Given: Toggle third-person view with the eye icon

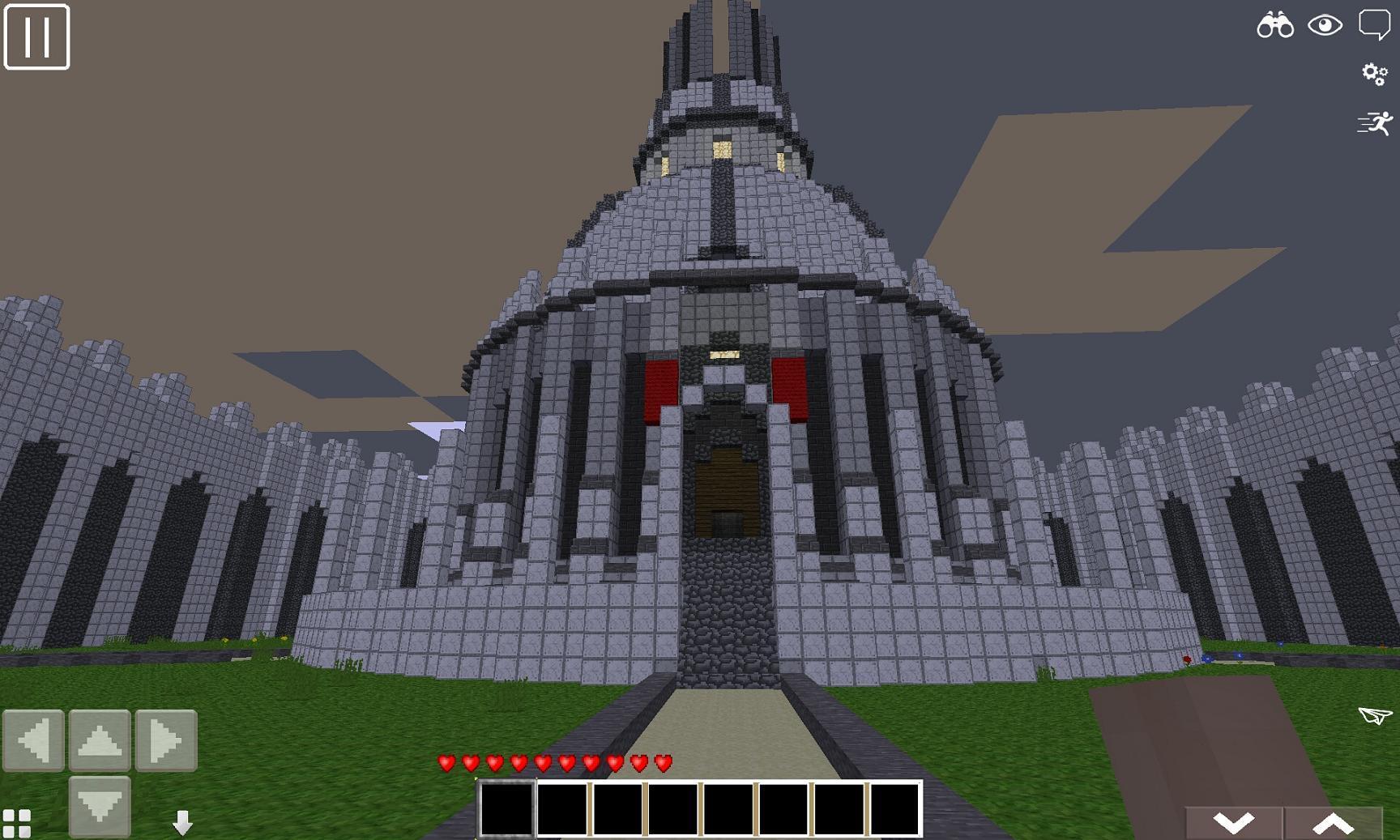Looking at the screenshot, I should [1324, 26].
